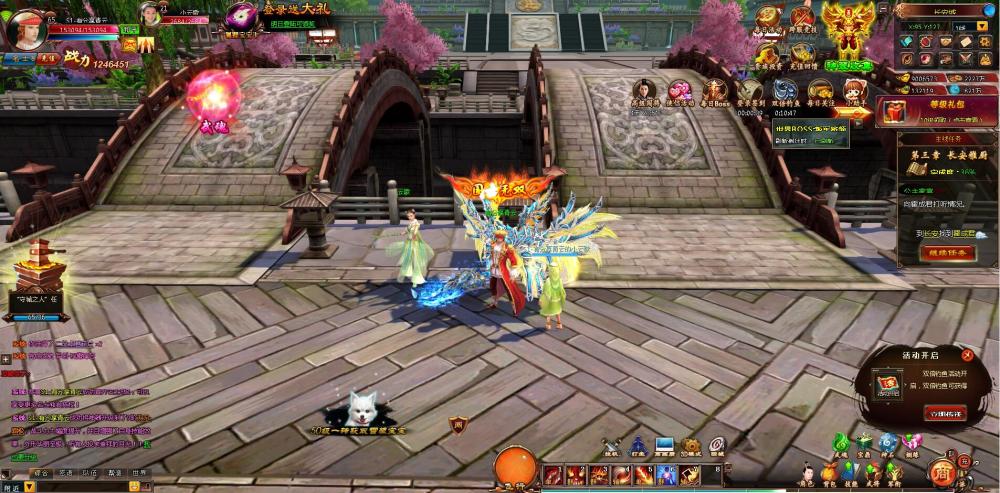The image size is (1000, 493).
Task: Open the 技能 skills menu icon
Action: point(851,472)
